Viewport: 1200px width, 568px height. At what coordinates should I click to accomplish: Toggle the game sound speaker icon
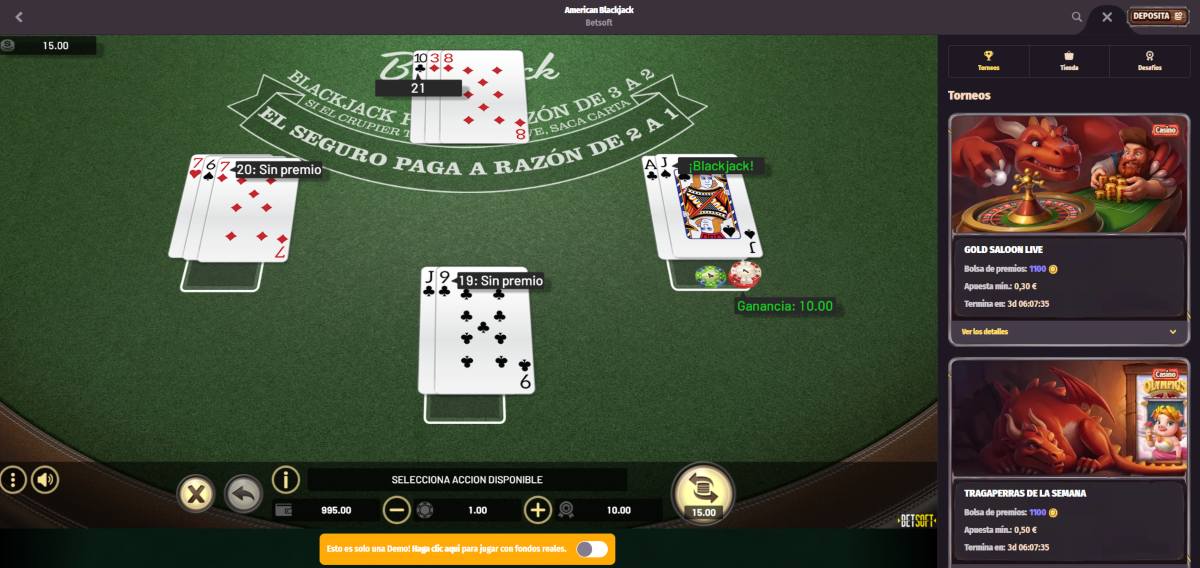[x=45, y=480]
